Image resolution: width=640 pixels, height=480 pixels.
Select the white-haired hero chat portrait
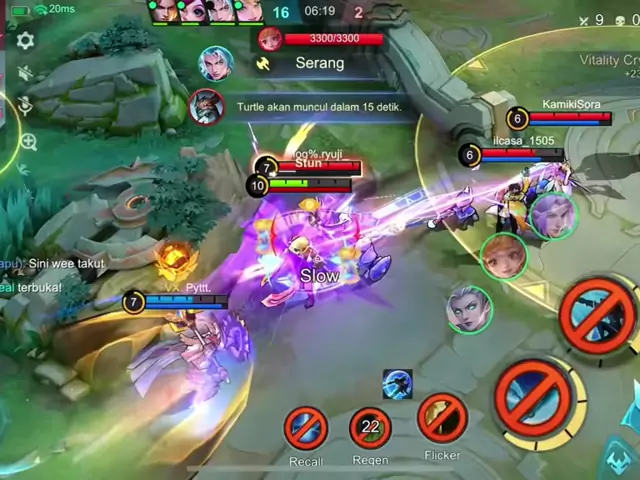pos(215,63)
